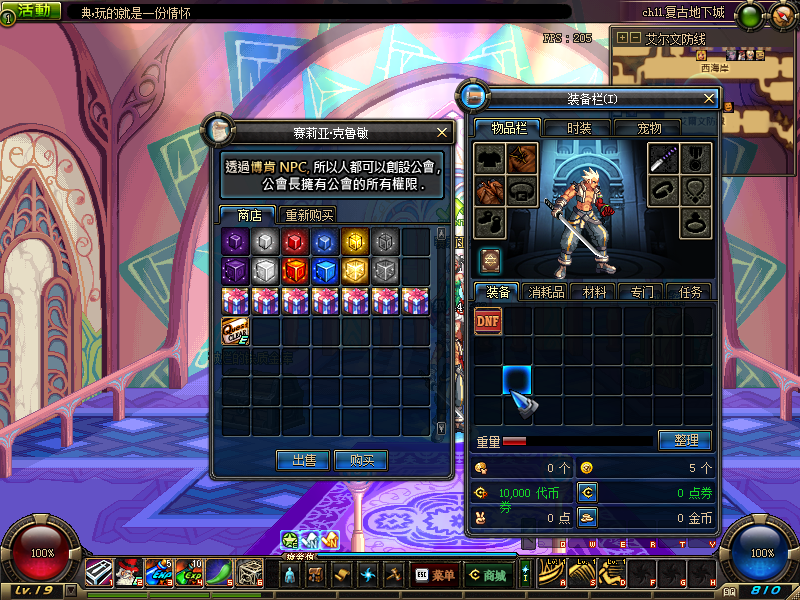Switch to the 宠物 pet tab

(649, 128)
